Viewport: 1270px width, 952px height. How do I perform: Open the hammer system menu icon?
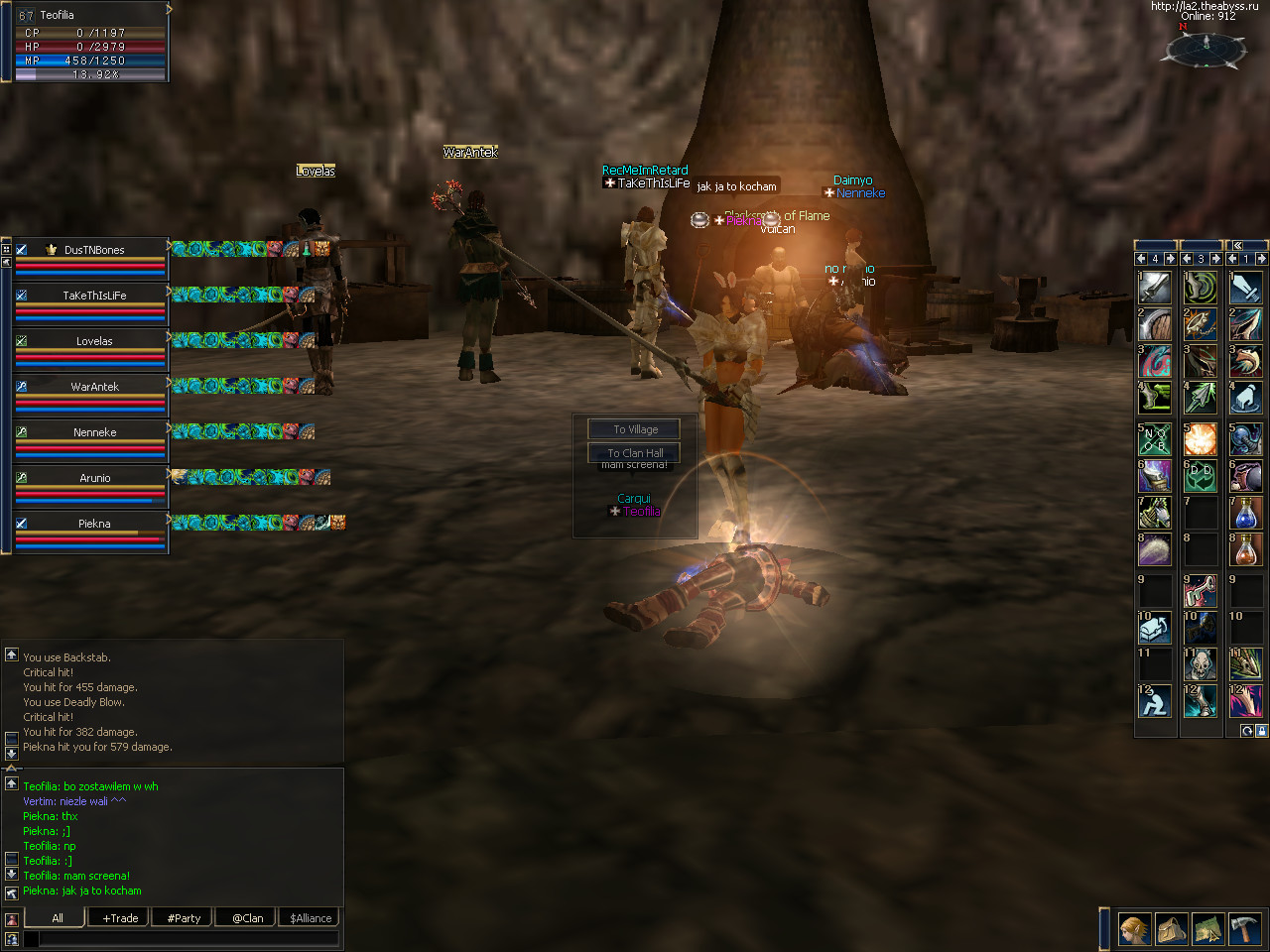[x=1244, y=930]
